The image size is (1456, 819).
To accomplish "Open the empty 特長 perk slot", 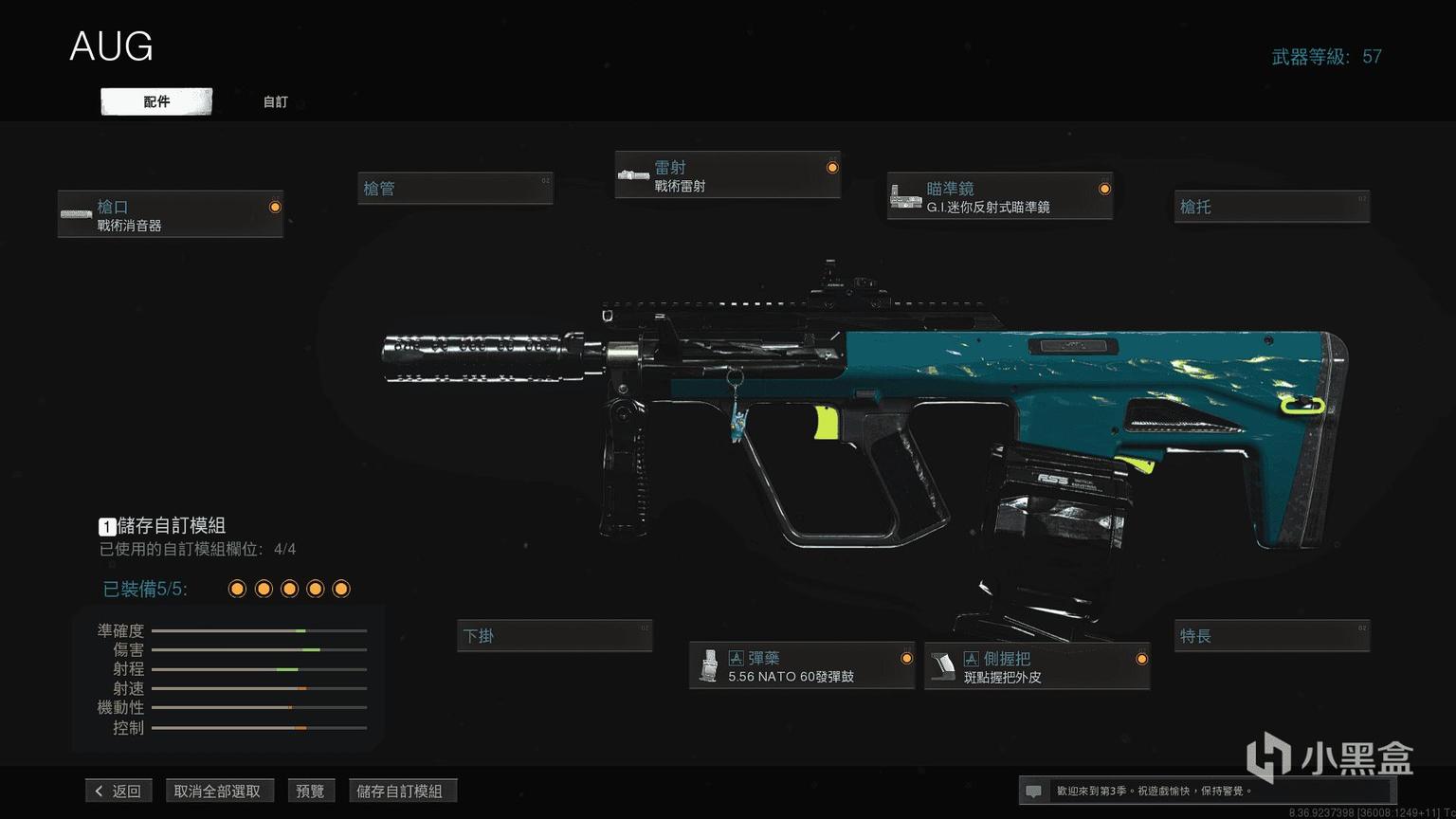I will click(x=1272, y=636).
